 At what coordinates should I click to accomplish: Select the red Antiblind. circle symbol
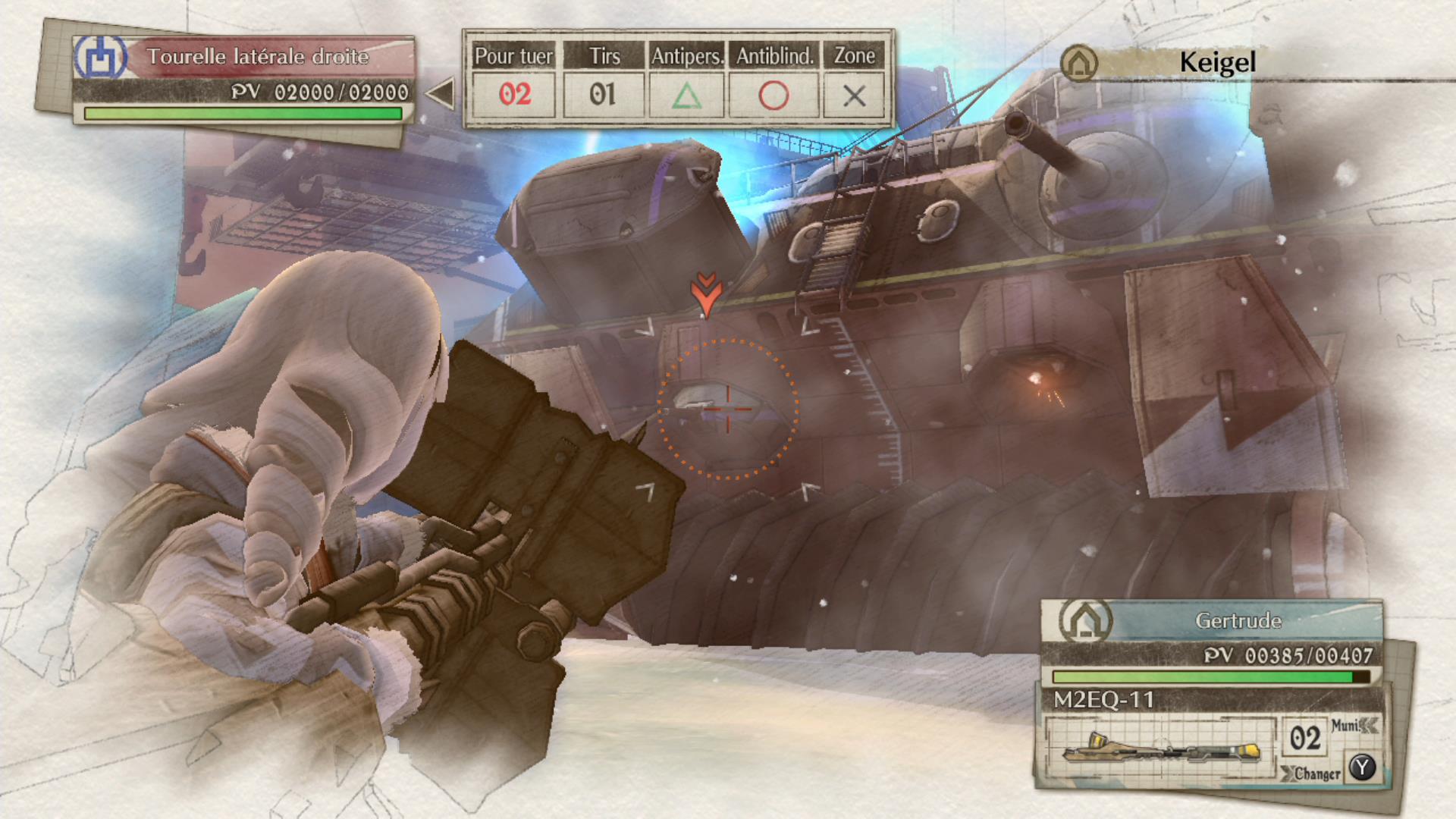tap(773, 94)
